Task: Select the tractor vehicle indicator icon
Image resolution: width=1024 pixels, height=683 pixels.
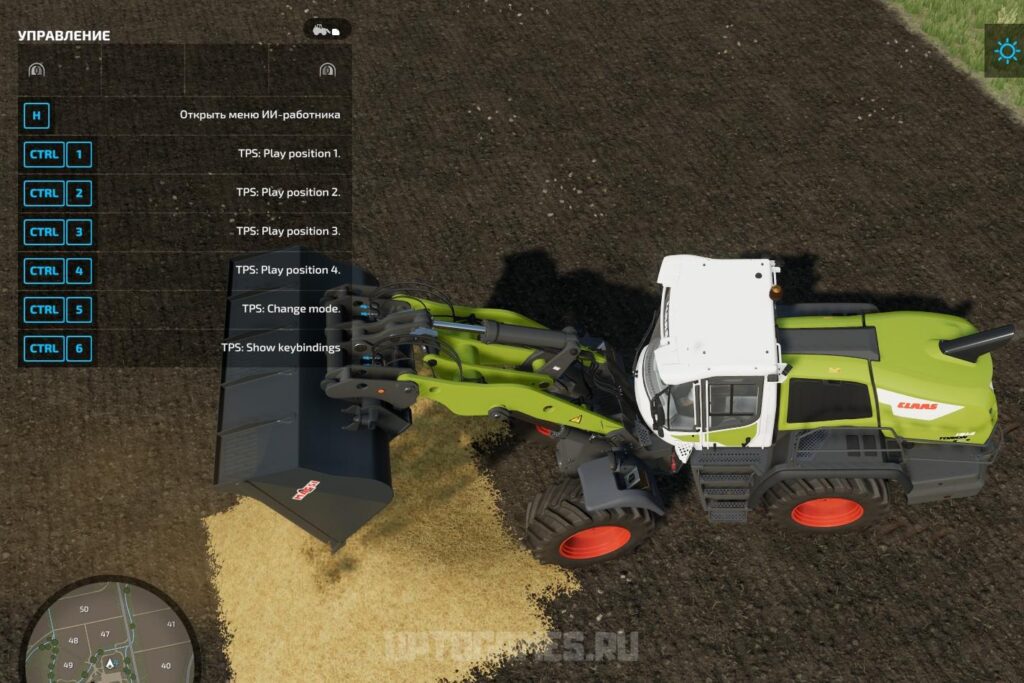Action: pos(327,30)
